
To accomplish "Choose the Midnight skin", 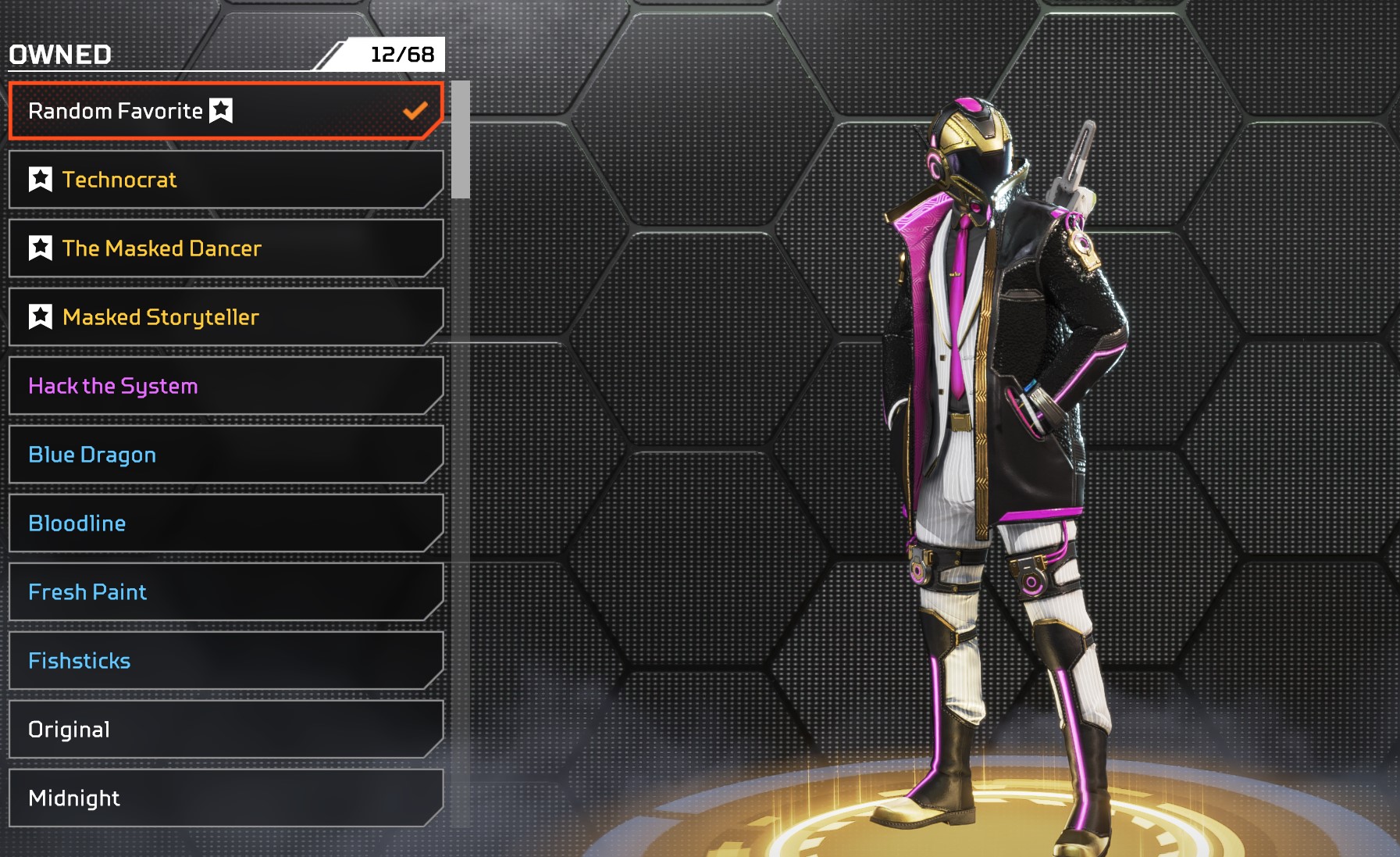I will [x=226, y=798].
